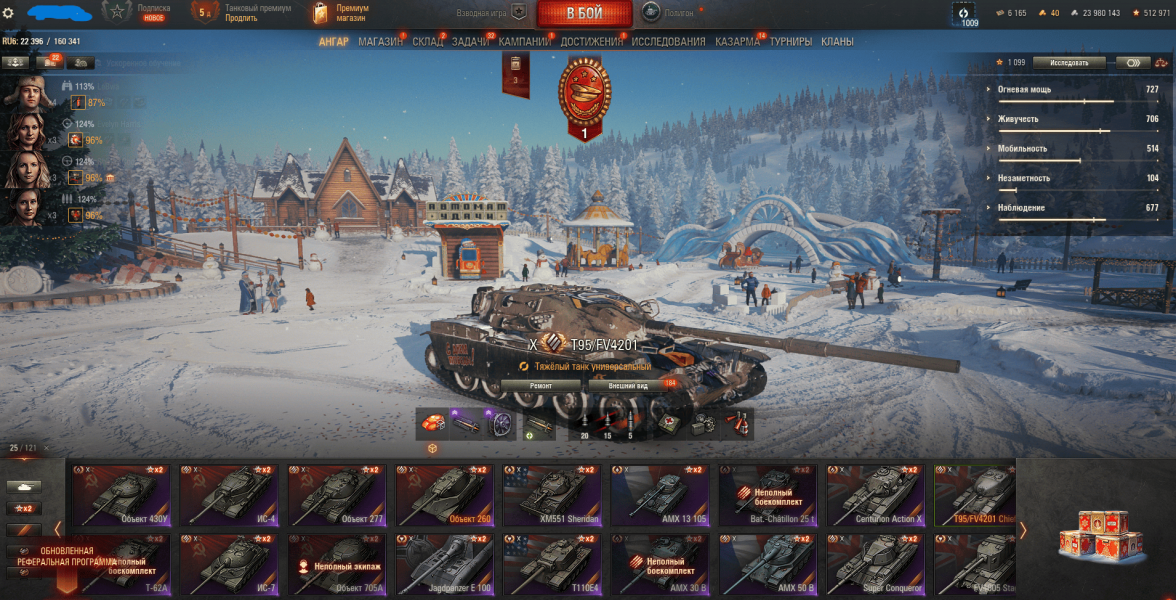Click the Ремонт button
1176x600 pixels.
pyautogui.click(x=540, y=385)
